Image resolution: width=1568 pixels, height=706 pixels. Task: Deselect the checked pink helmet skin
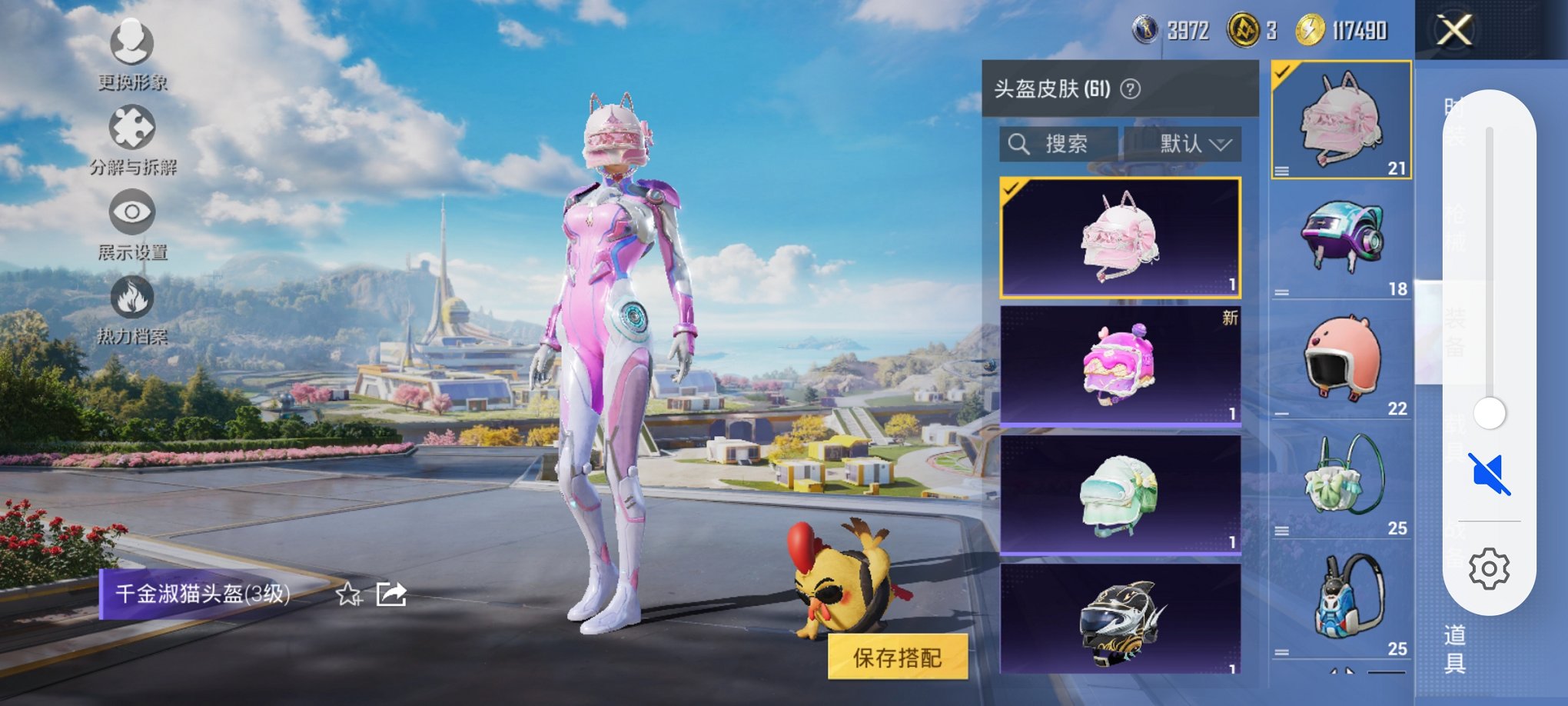coord(1118,237)
